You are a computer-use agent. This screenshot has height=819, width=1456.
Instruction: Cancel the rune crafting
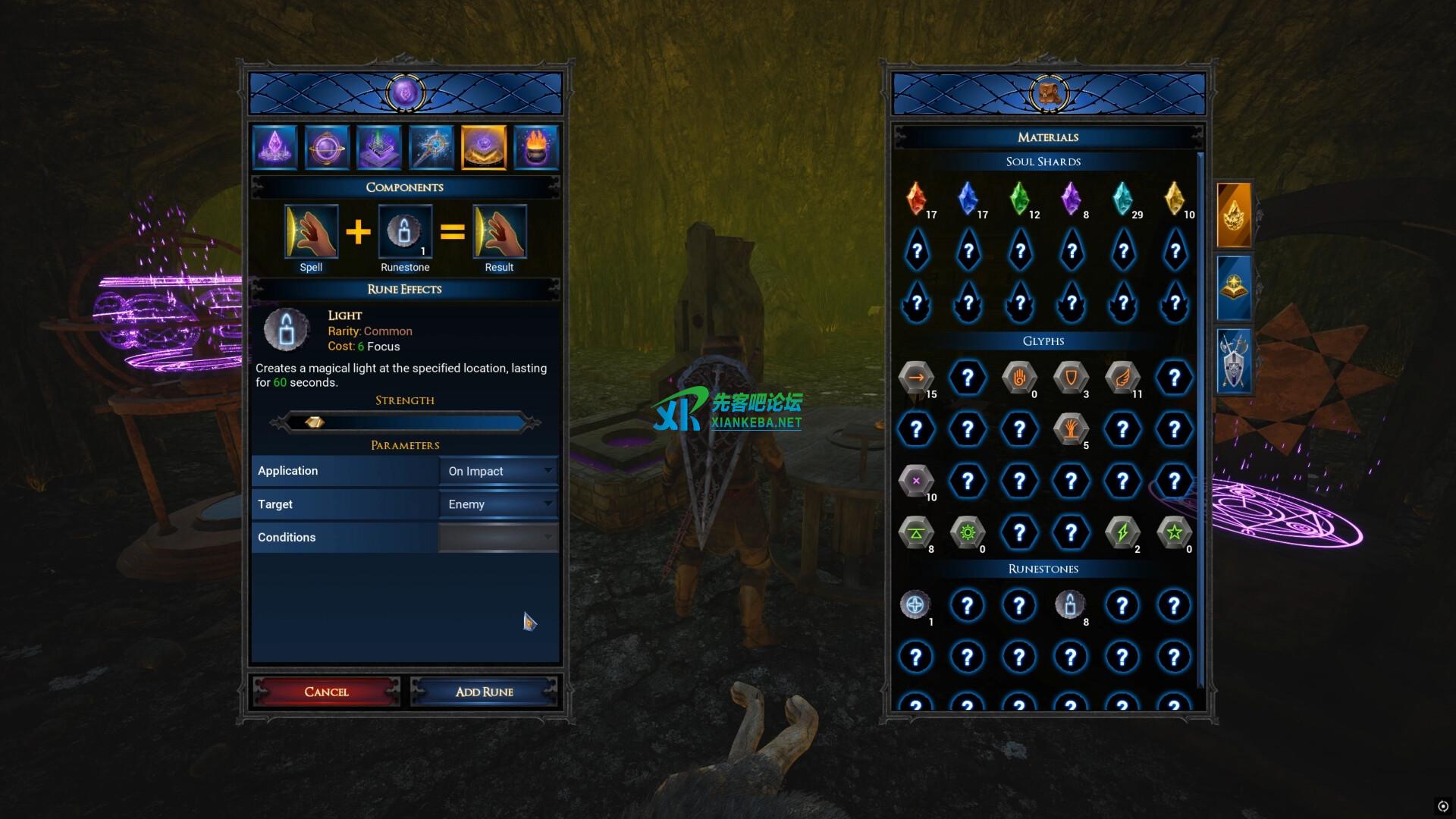pos(326,692)
